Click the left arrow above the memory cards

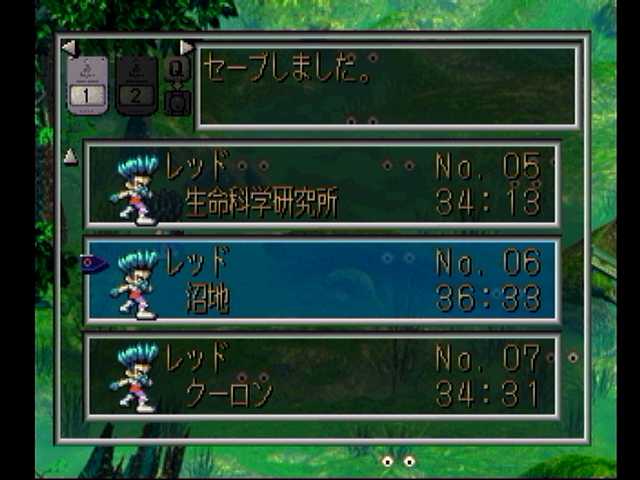coord(68,47)
